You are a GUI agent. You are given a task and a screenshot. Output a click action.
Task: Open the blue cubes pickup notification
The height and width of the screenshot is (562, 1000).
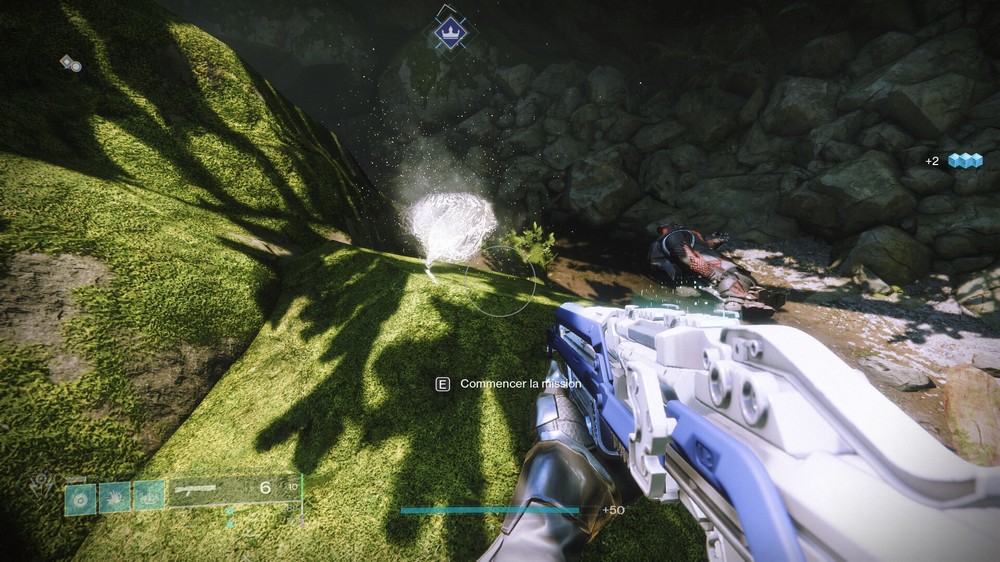coord(954,160)
